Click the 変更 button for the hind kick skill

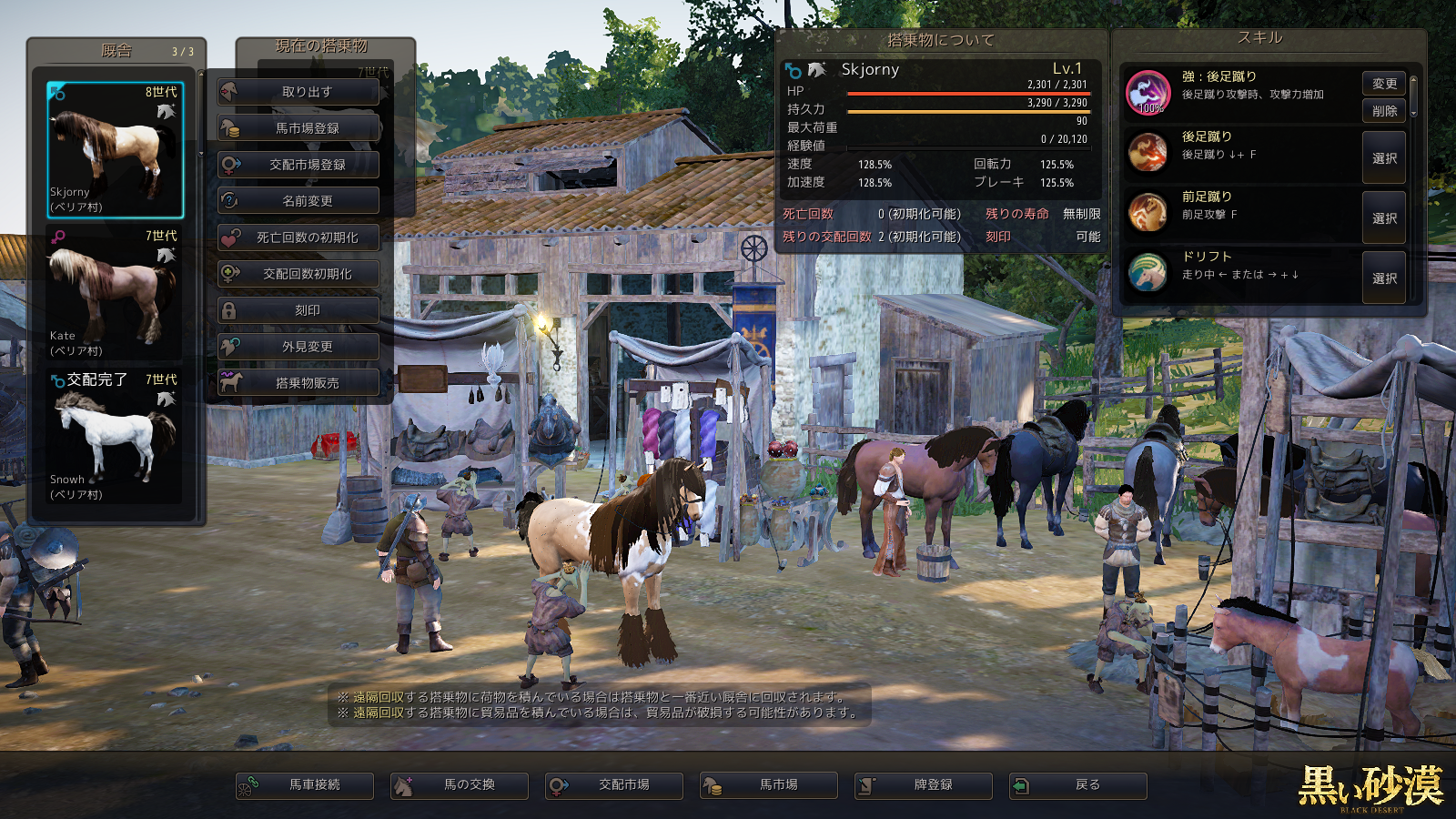pyautogui.click(x=1384, y=84)
